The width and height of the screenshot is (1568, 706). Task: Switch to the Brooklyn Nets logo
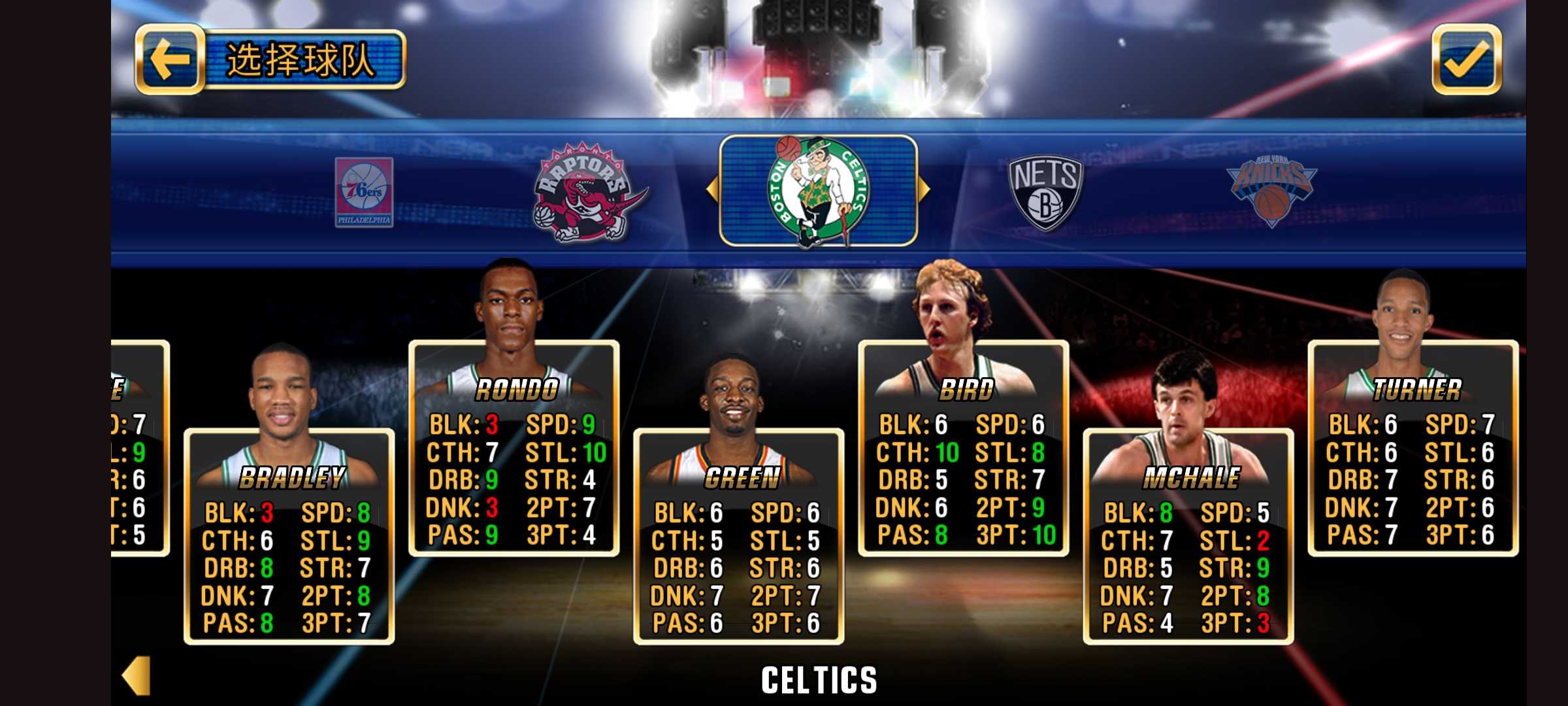click(x=1045, y=193)
